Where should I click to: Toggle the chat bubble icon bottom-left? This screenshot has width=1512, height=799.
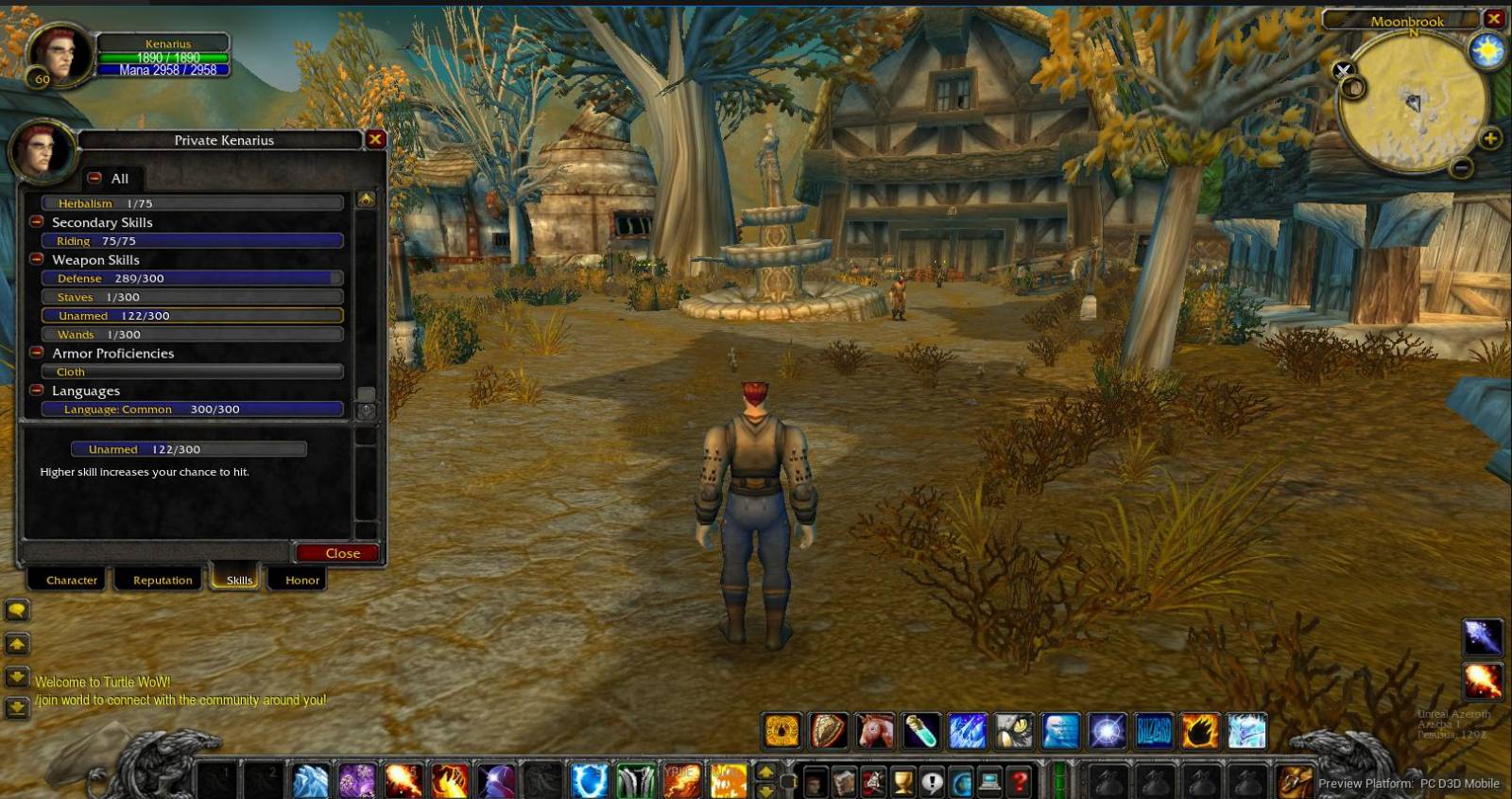click(17, 610)
